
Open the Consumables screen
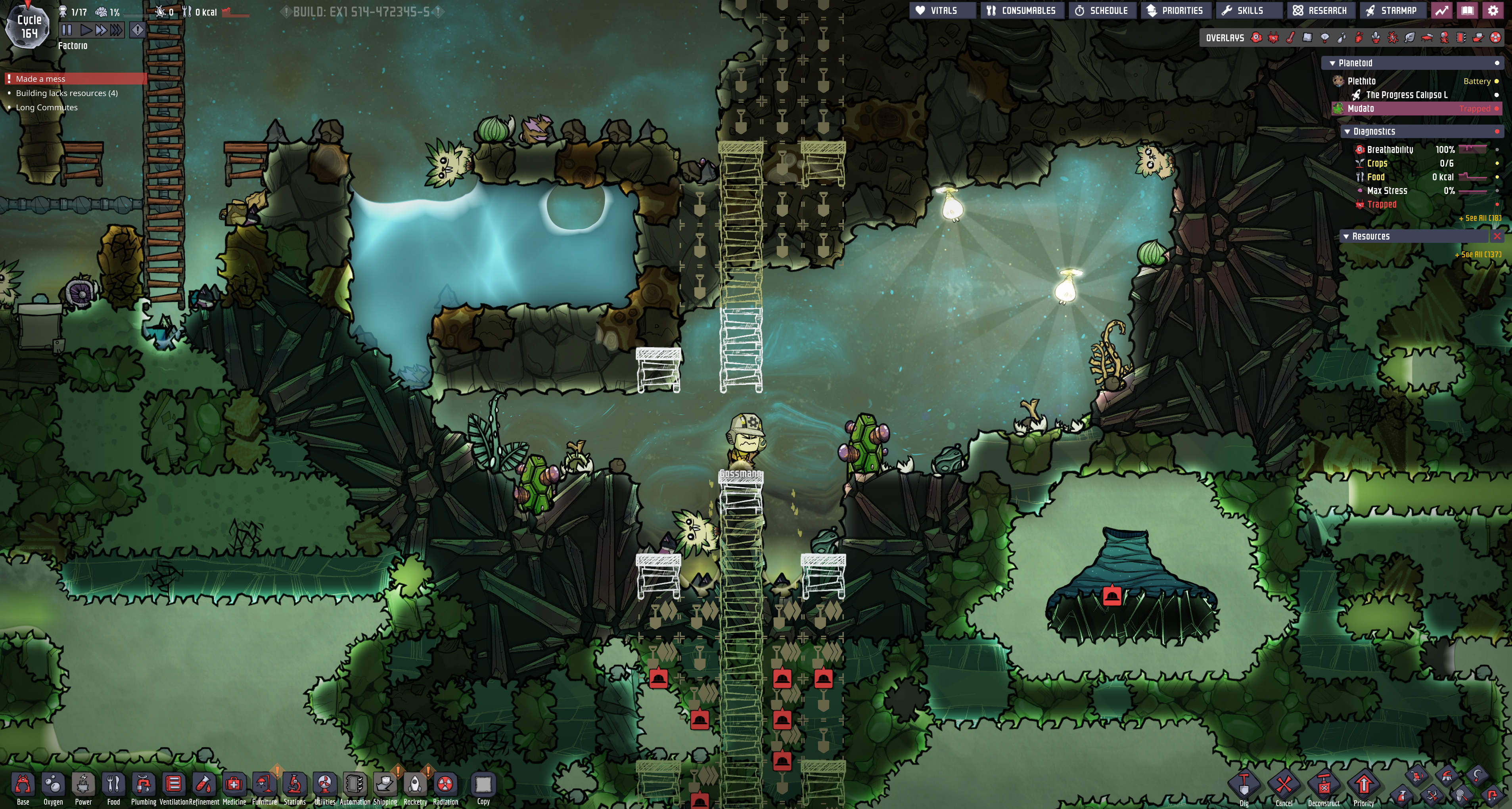click(x=1022, y=11)
